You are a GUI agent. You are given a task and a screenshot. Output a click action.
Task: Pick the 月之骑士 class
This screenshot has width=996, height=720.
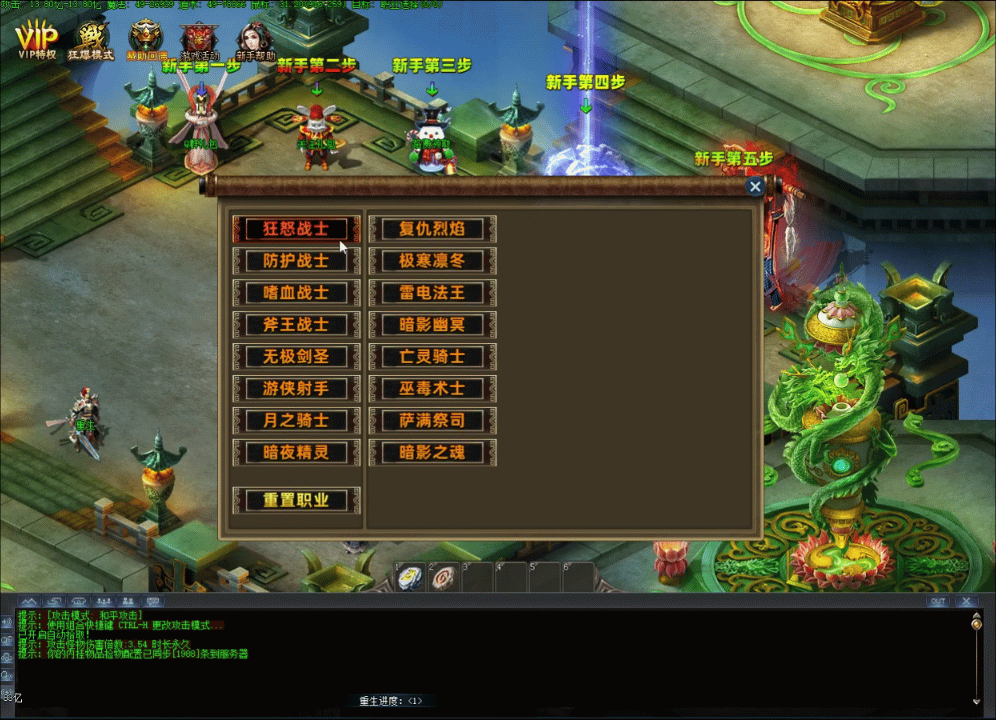296,420
